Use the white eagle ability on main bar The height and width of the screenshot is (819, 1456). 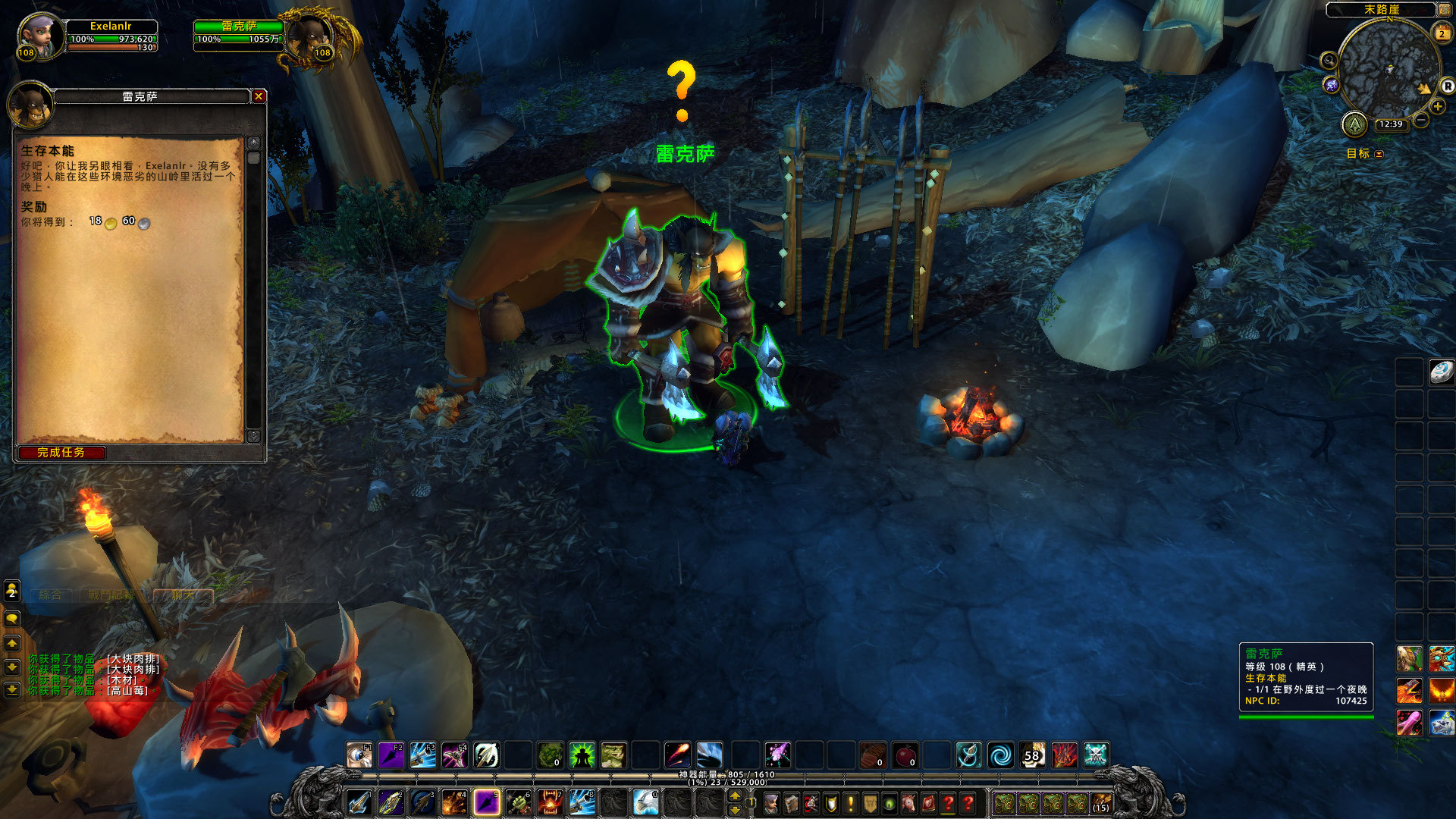coord(645,802)
